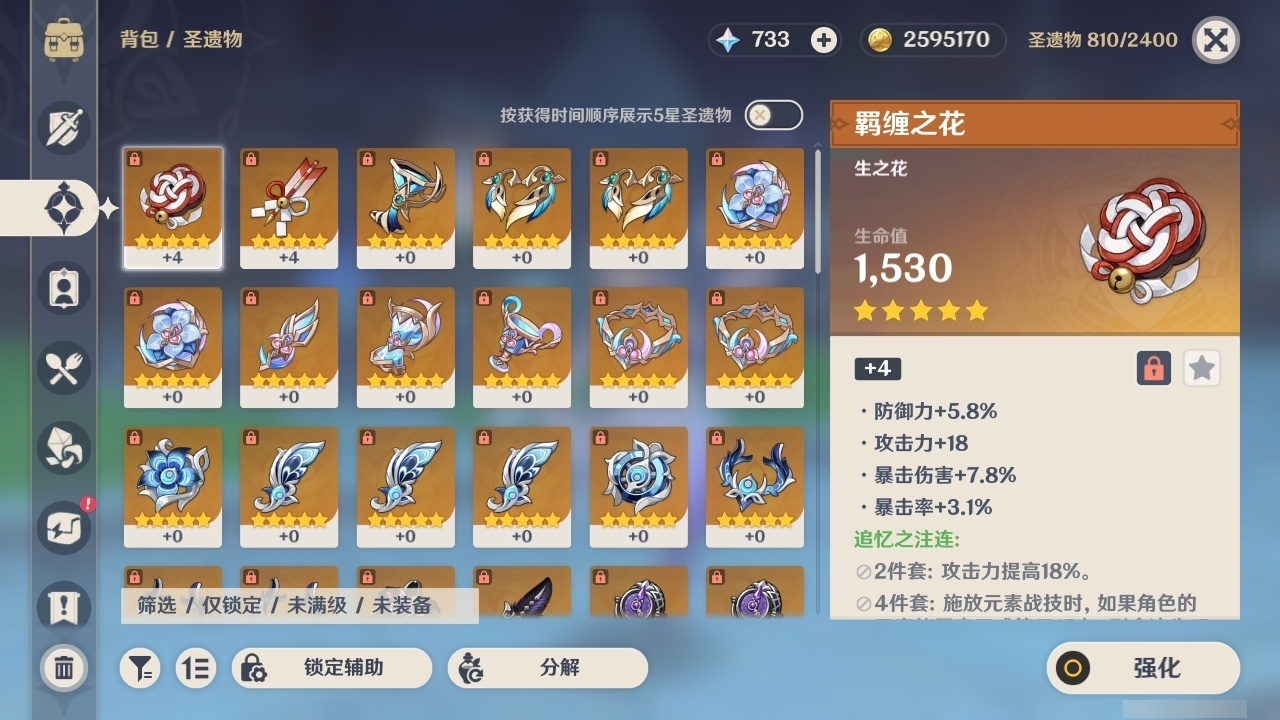1280x720 pixels.
Task: Mark the selected artifact as favorite star
Action: coord(1201,368)
